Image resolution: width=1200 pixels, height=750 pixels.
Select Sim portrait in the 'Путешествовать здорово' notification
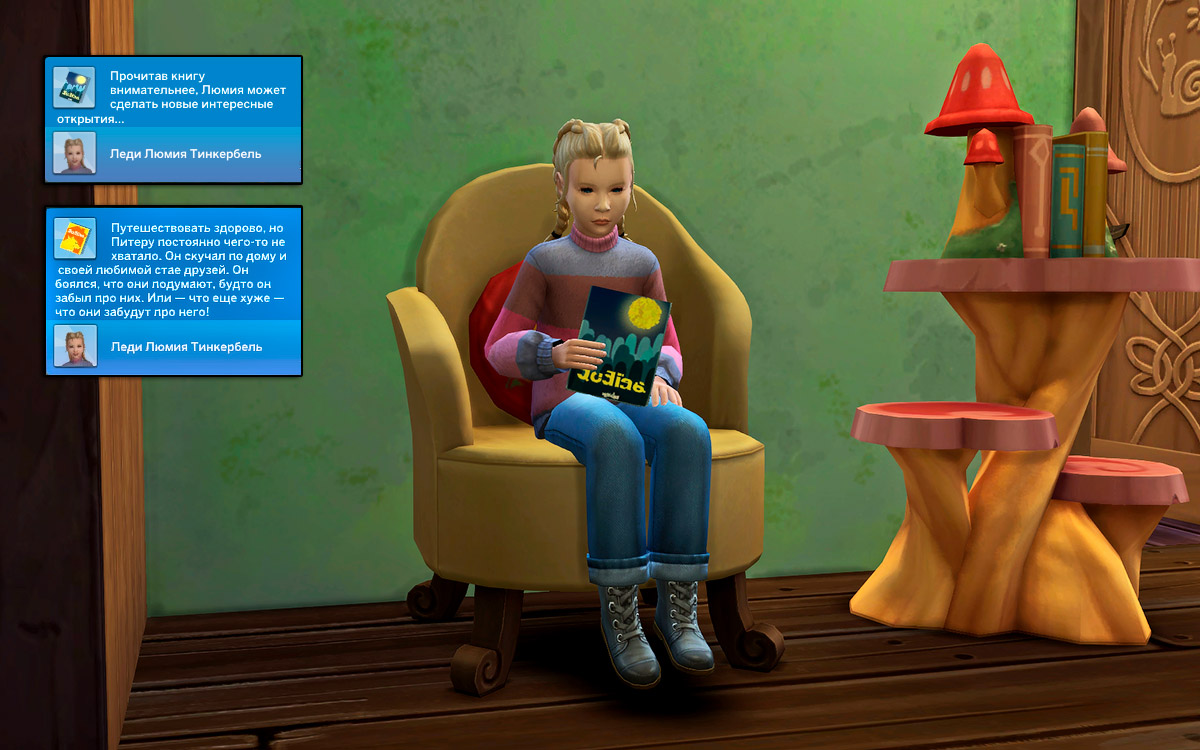tap(74, 346)
